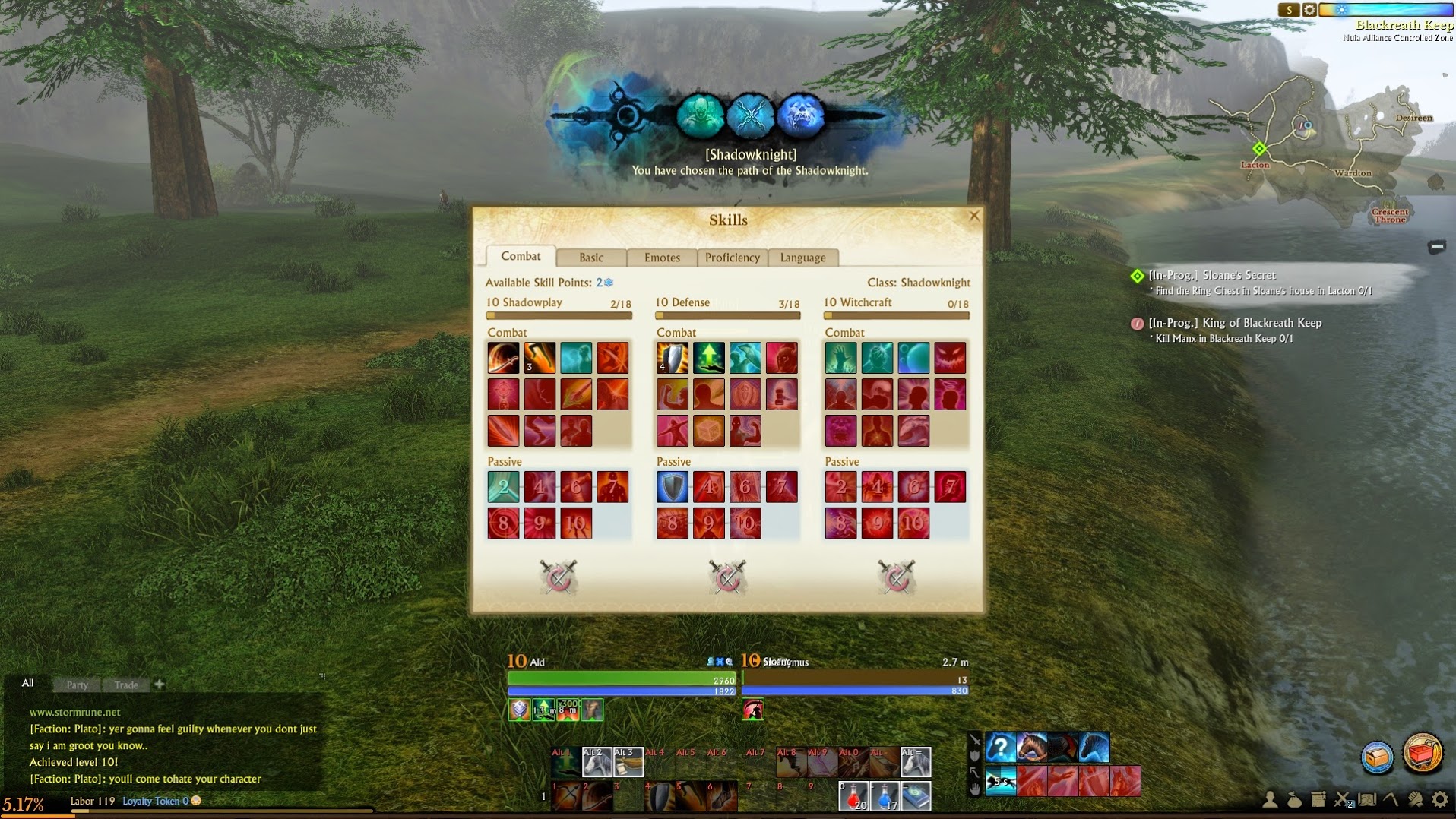Close the Skills window
The height and width of the screenshot is (819, 1456).
tap(974, 217)
